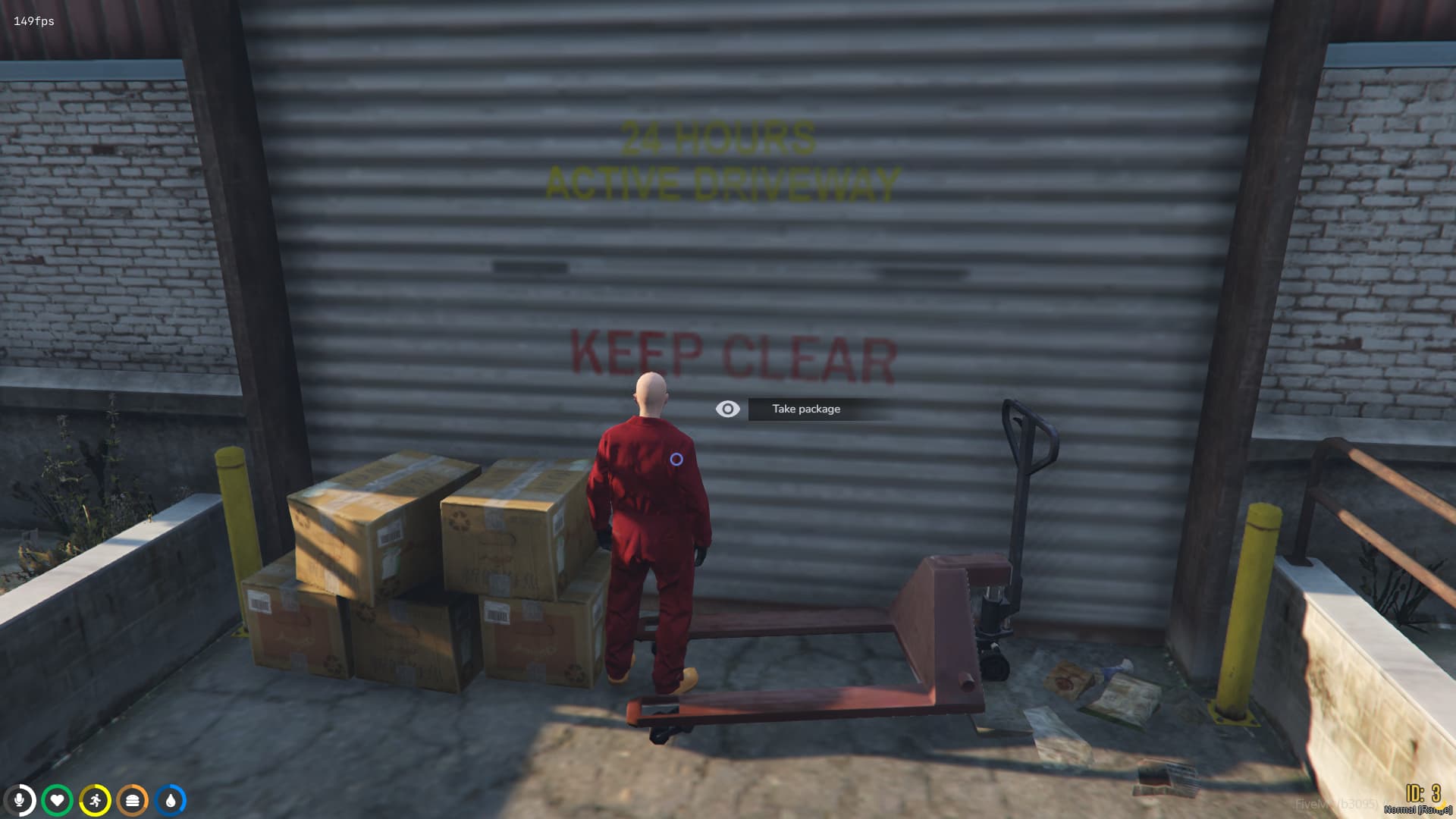Click the blue thirst water drop icon
The height and width of the screenshot is (819, 1456).
[169, 799]
